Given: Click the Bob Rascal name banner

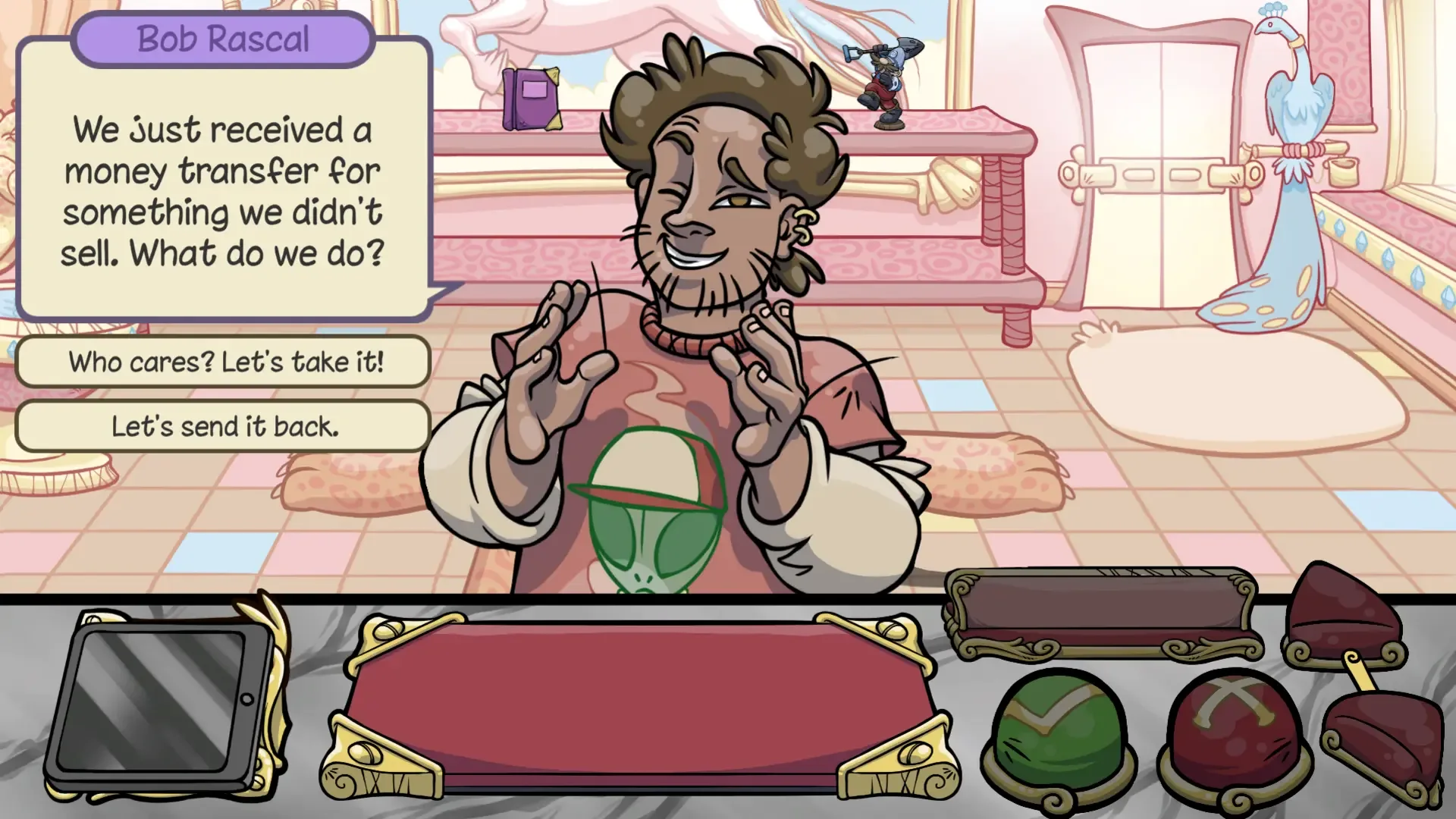Looking at the screenshot, I should [222, 38].
